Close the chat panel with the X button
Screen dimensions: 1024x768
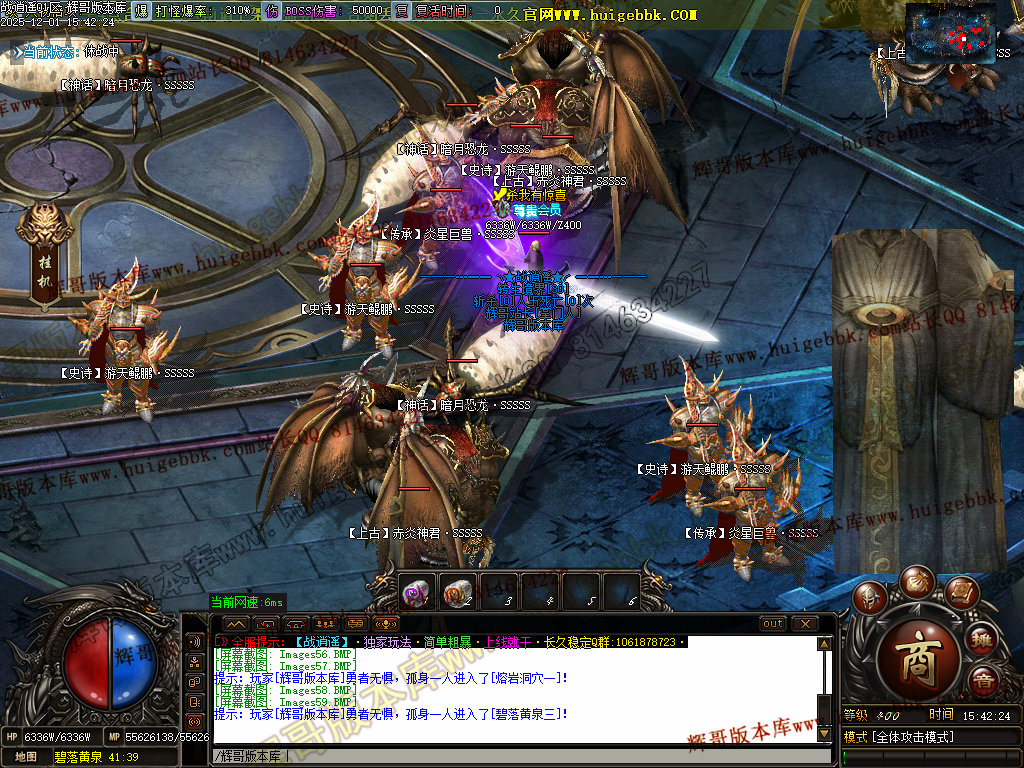pos(805,624)
